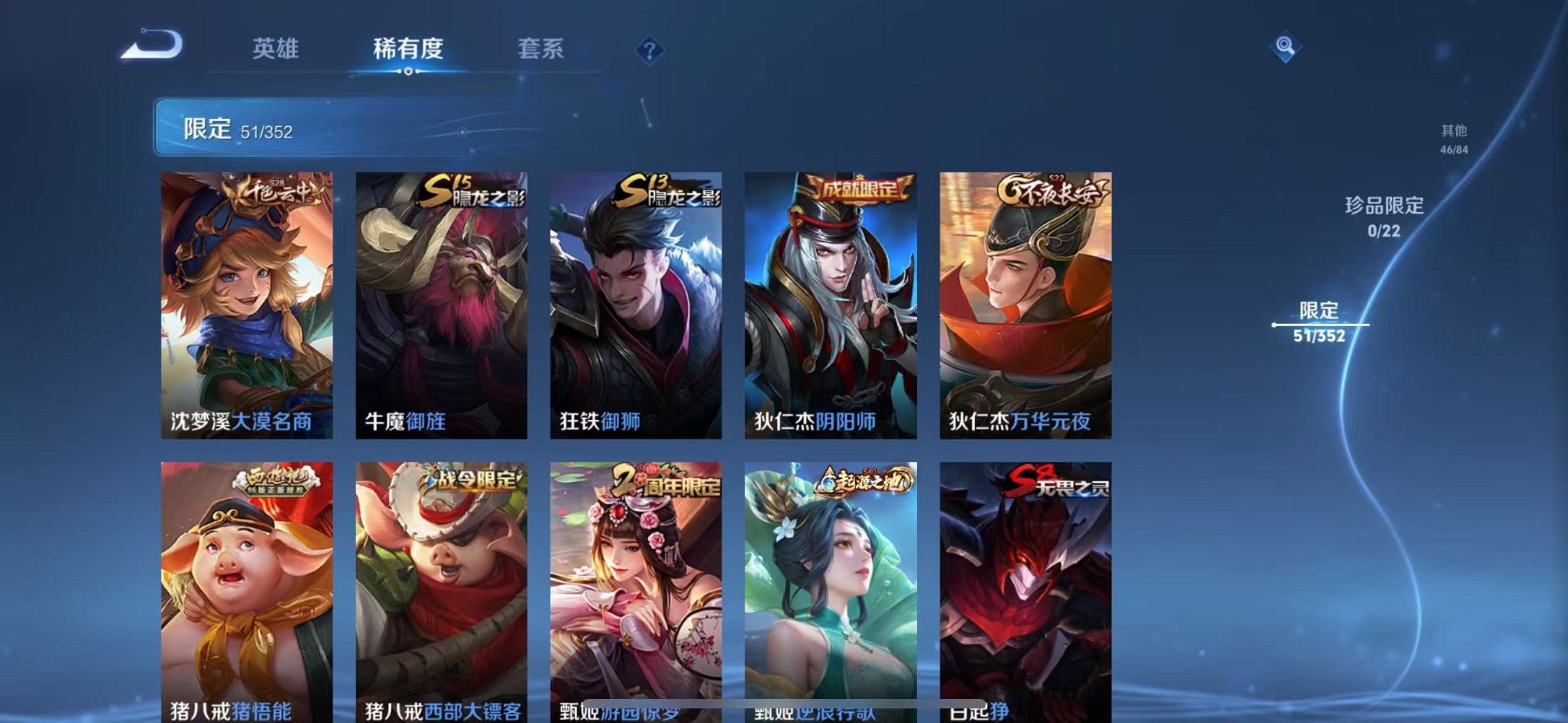Switch to the 英雄 tab

[x=276, y=49]
